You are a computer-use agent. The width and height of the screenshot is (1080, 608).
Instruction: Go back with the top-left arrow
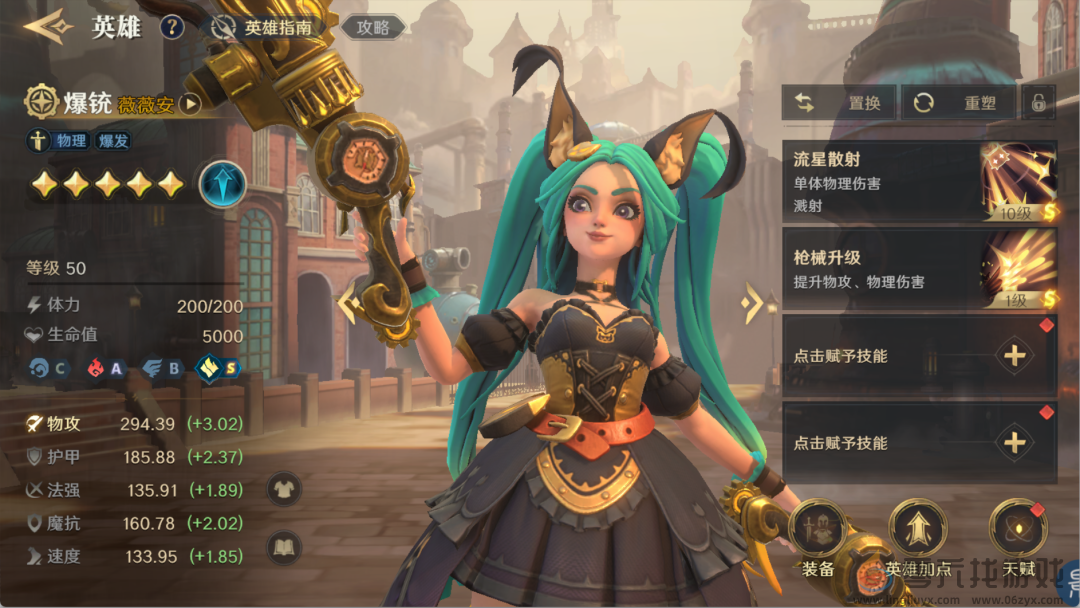click(48, 26)
